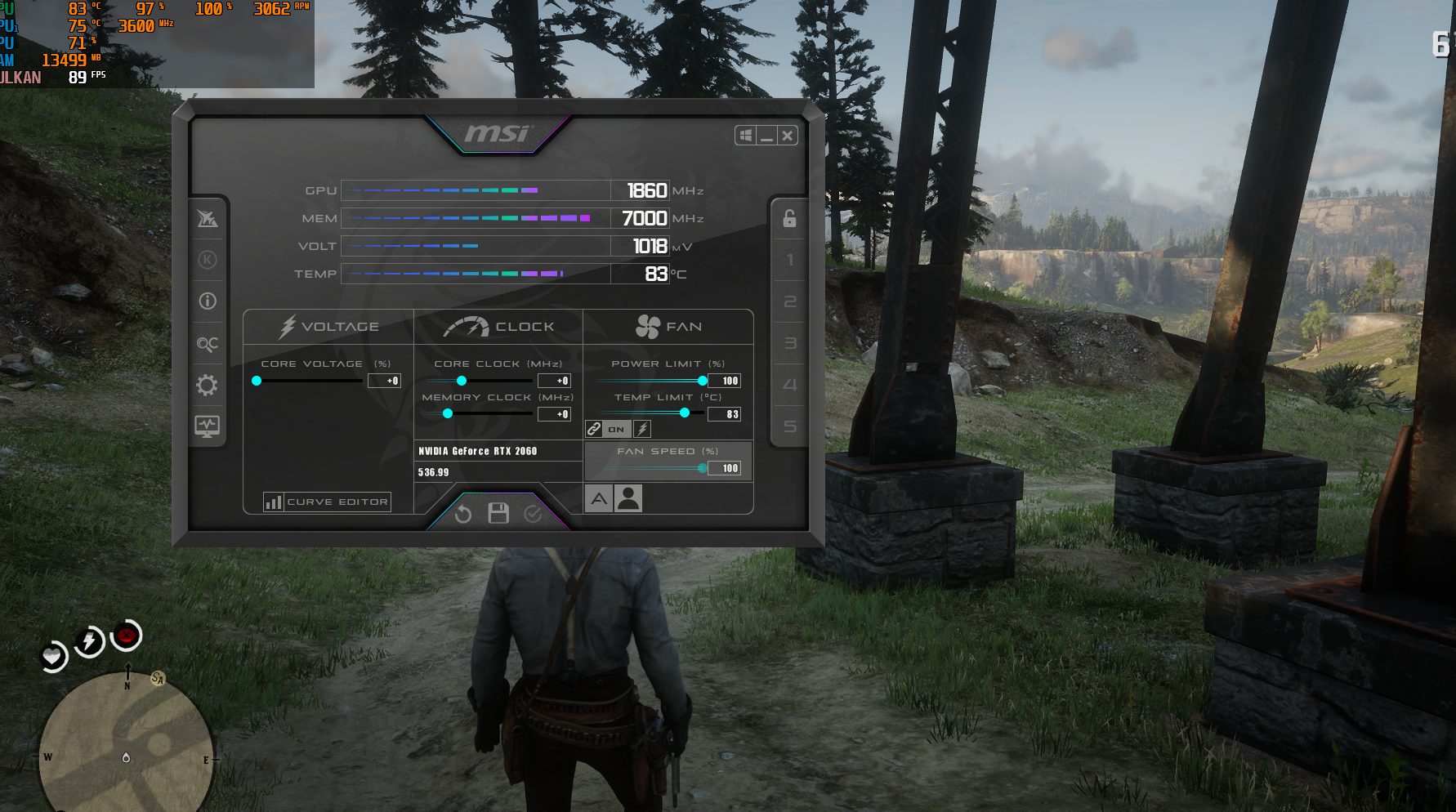Toggle the profile lock padlock

pos(789,218)
